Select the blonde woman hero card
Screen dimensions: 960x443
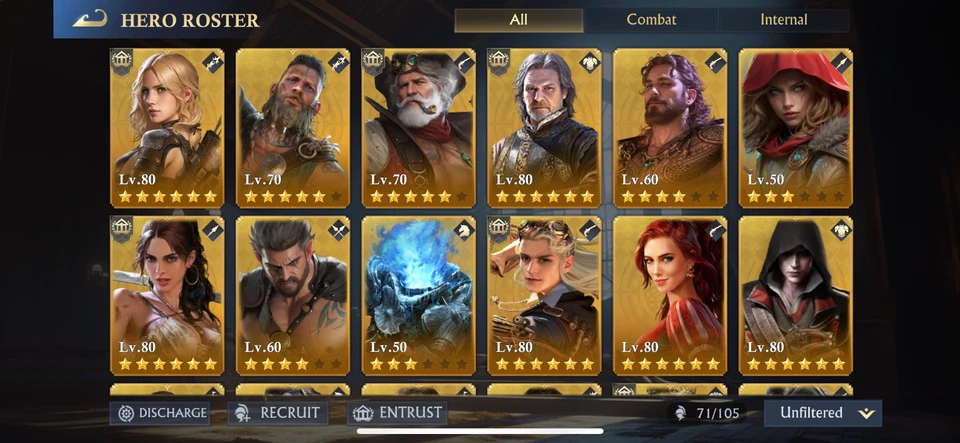pos(167,127)
